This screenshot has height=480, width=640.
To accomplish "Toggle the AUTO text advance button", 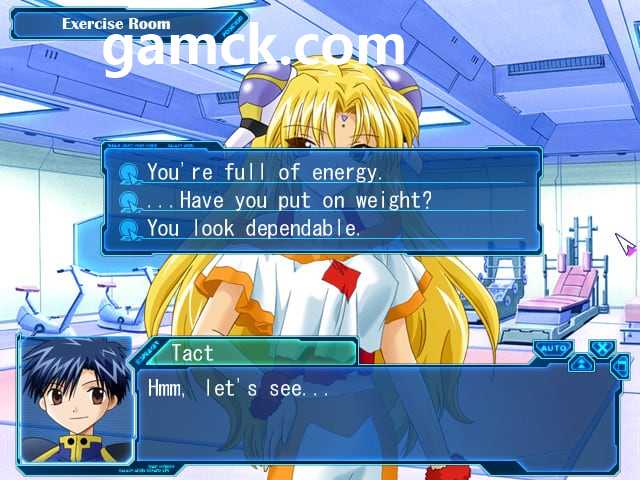I will click(552, 349).
